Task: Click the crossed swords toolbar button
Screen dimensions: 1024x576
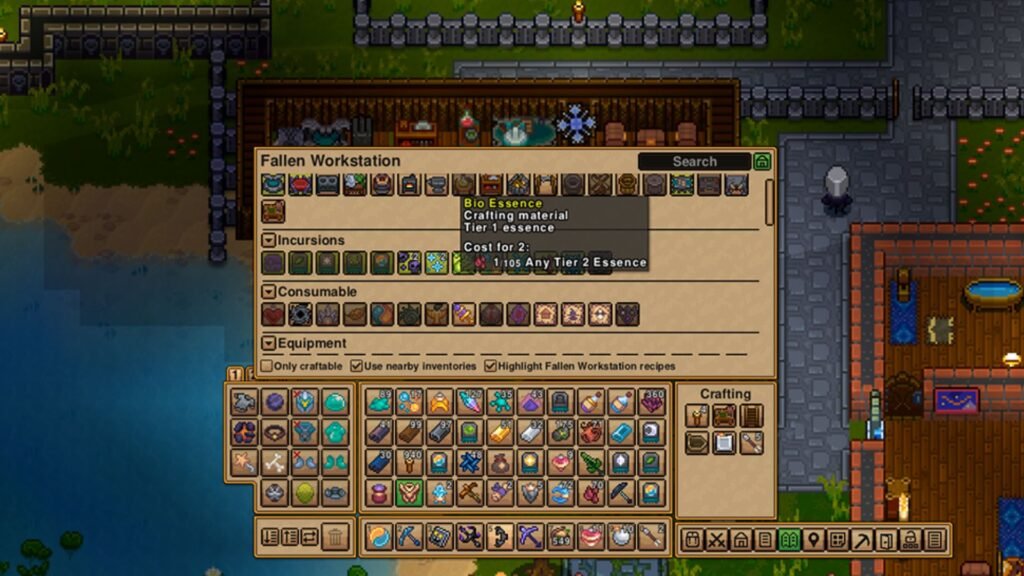Action: pyautogui.click(x=716, y=540)
